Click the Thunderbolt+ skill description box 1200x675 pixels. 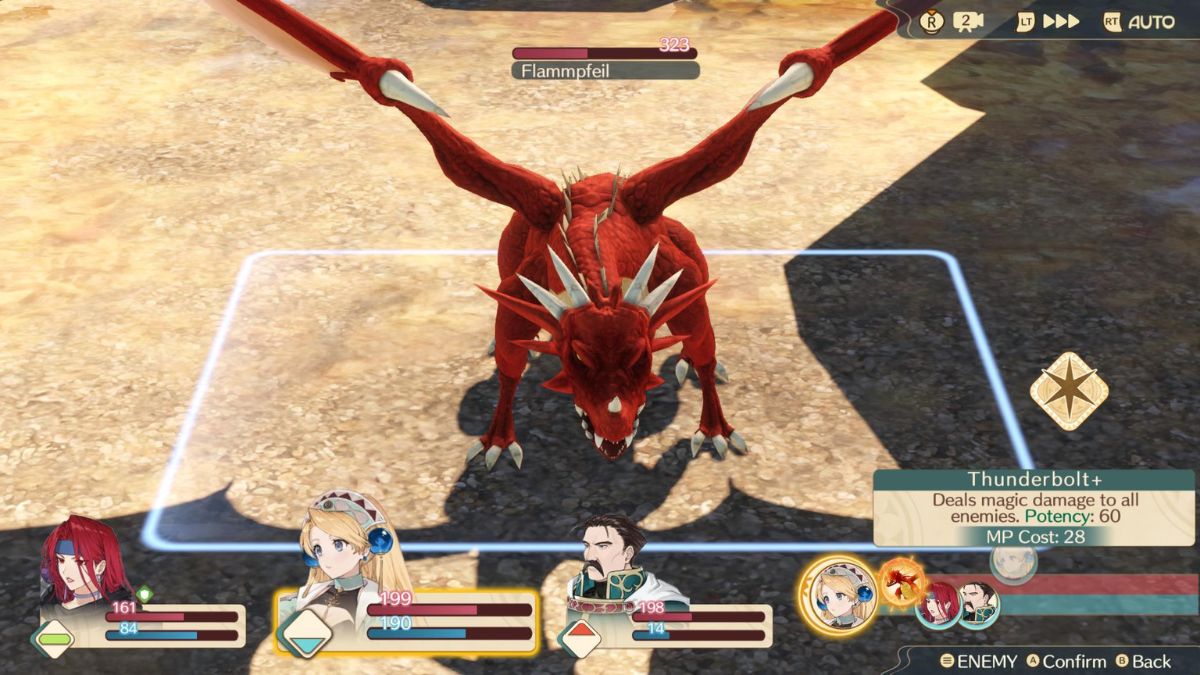pyautogui.click(x=1033, y=508)
